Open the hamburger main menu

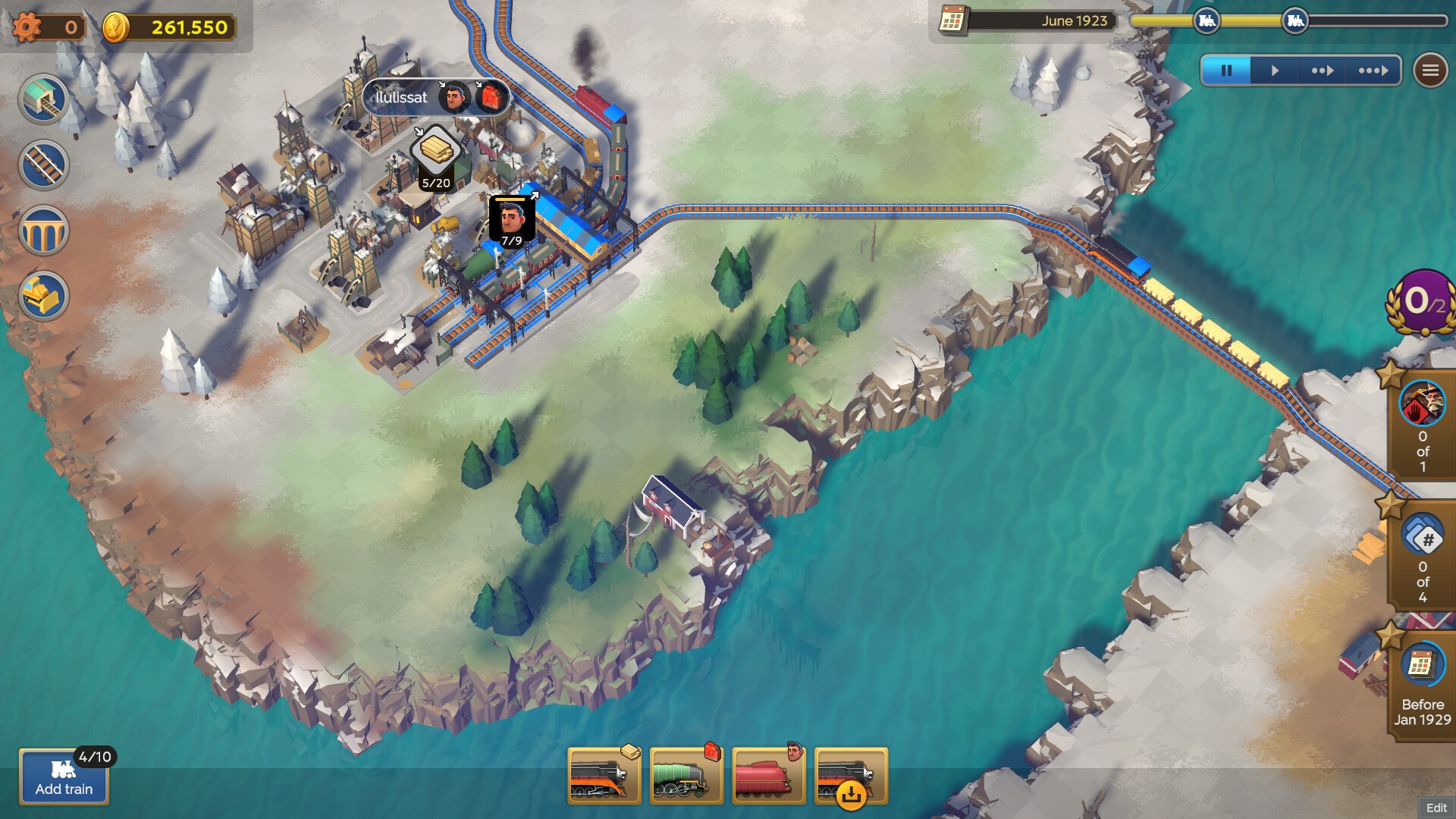coord(1430,71)
